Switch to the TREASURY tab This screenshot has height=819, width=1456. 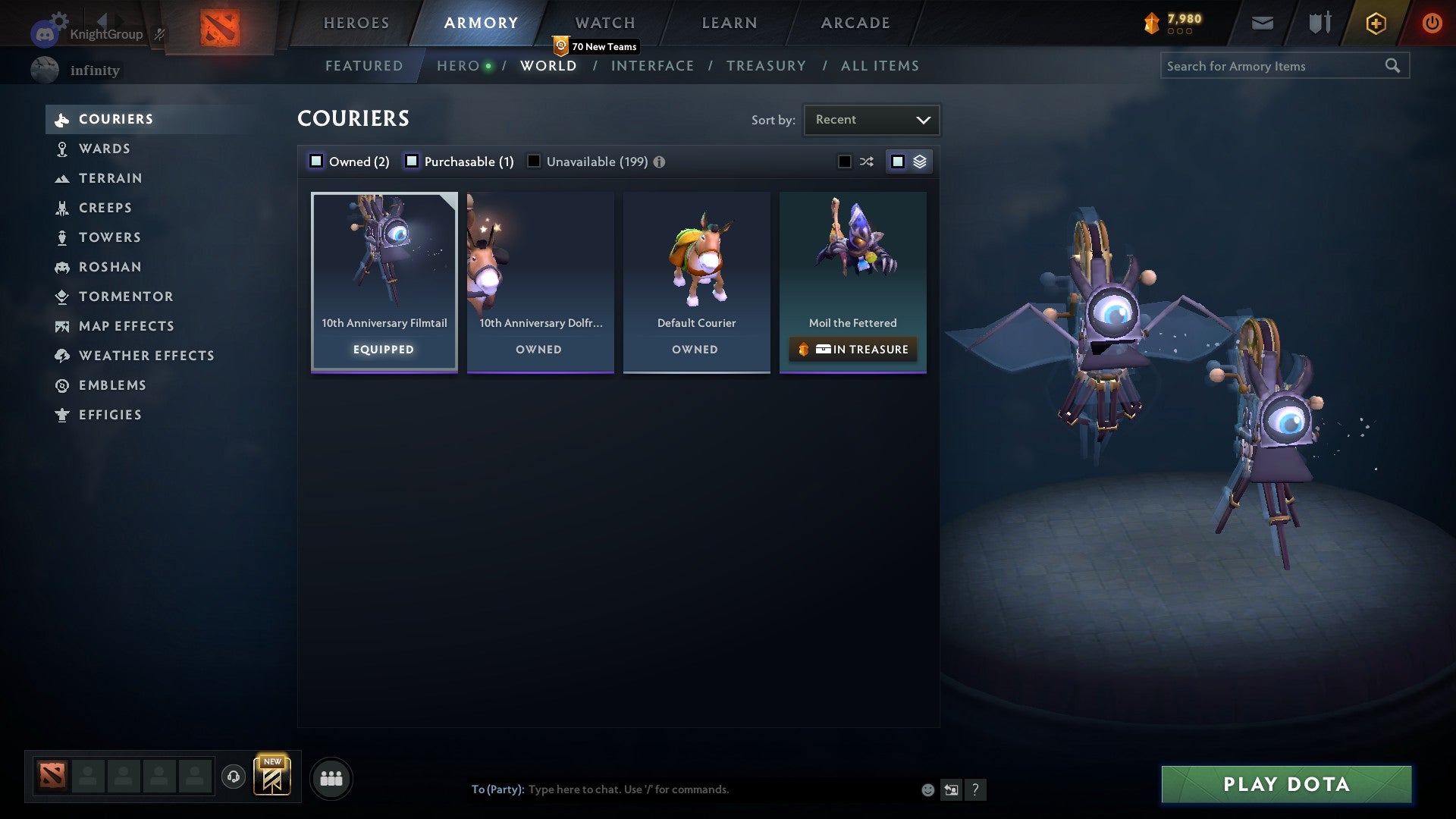coord(766,66)
